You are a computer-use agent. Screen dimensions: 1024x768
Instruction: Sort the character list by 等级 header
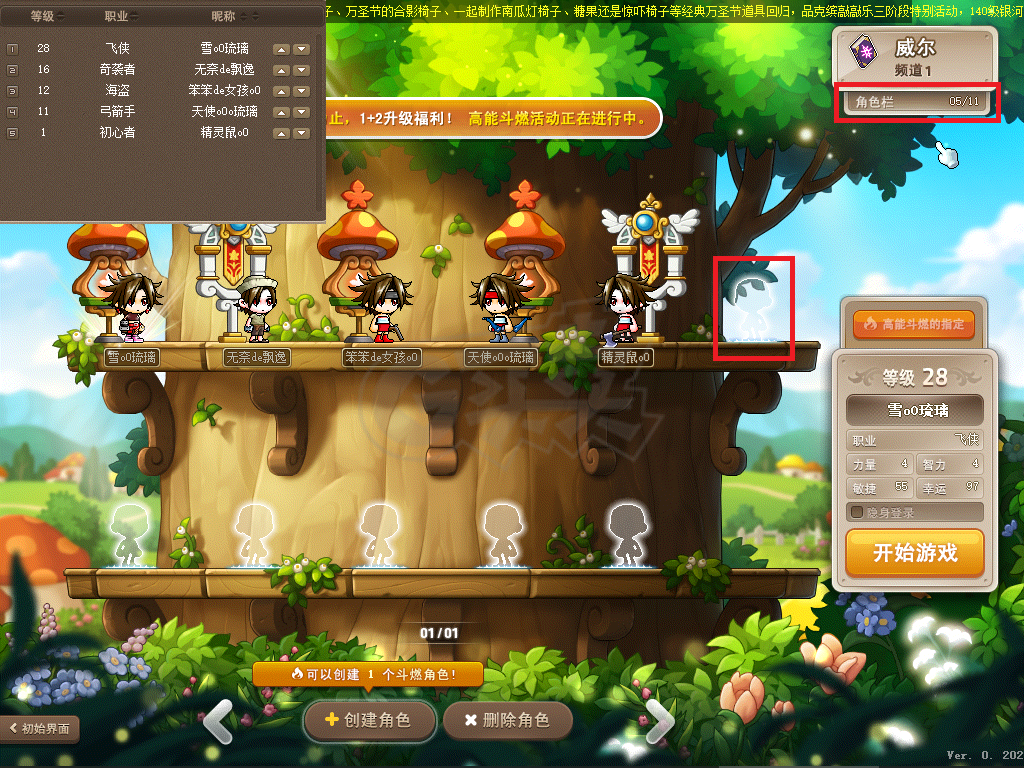(44, 17)
